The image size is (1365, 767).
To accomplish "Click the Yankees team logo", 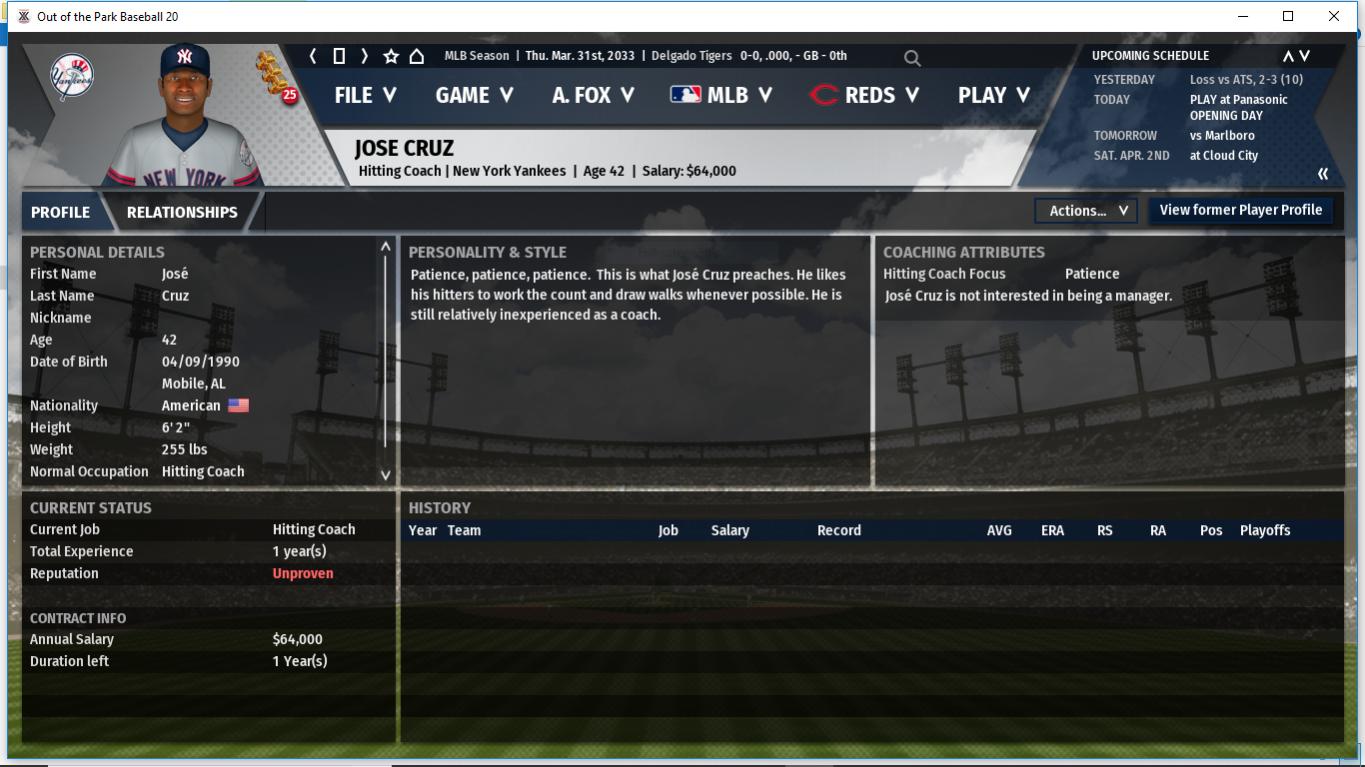I will point(71,77).
